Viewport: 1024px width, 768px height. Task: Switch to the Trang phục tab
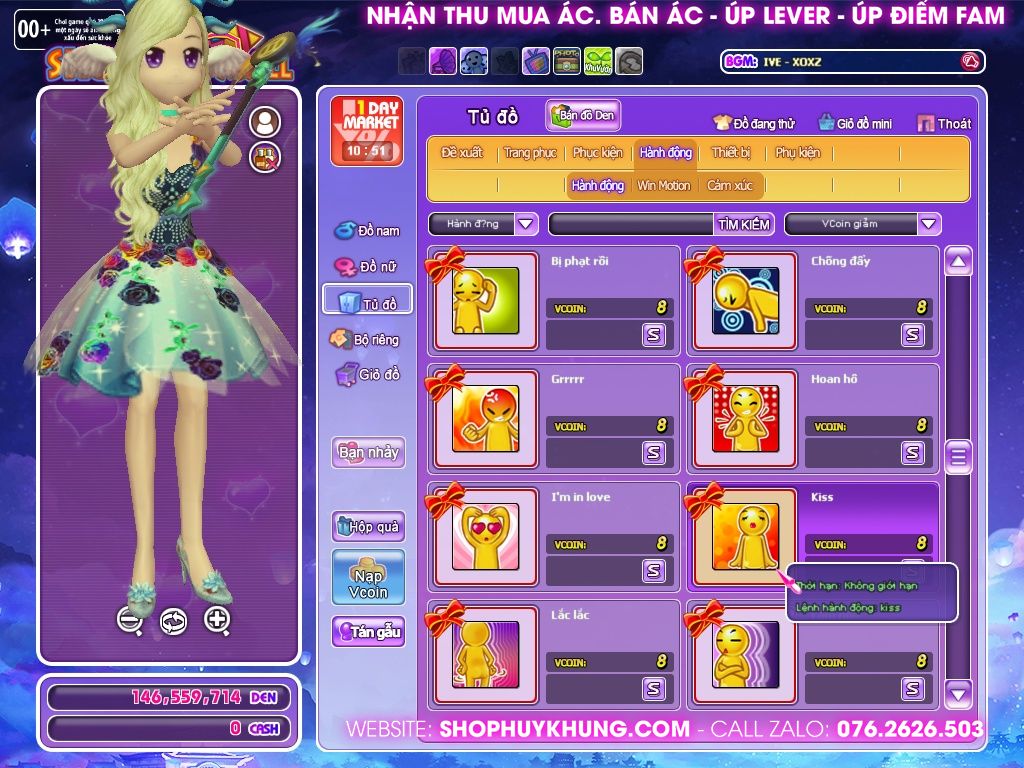pyautogui.click(x=530, y=153)
